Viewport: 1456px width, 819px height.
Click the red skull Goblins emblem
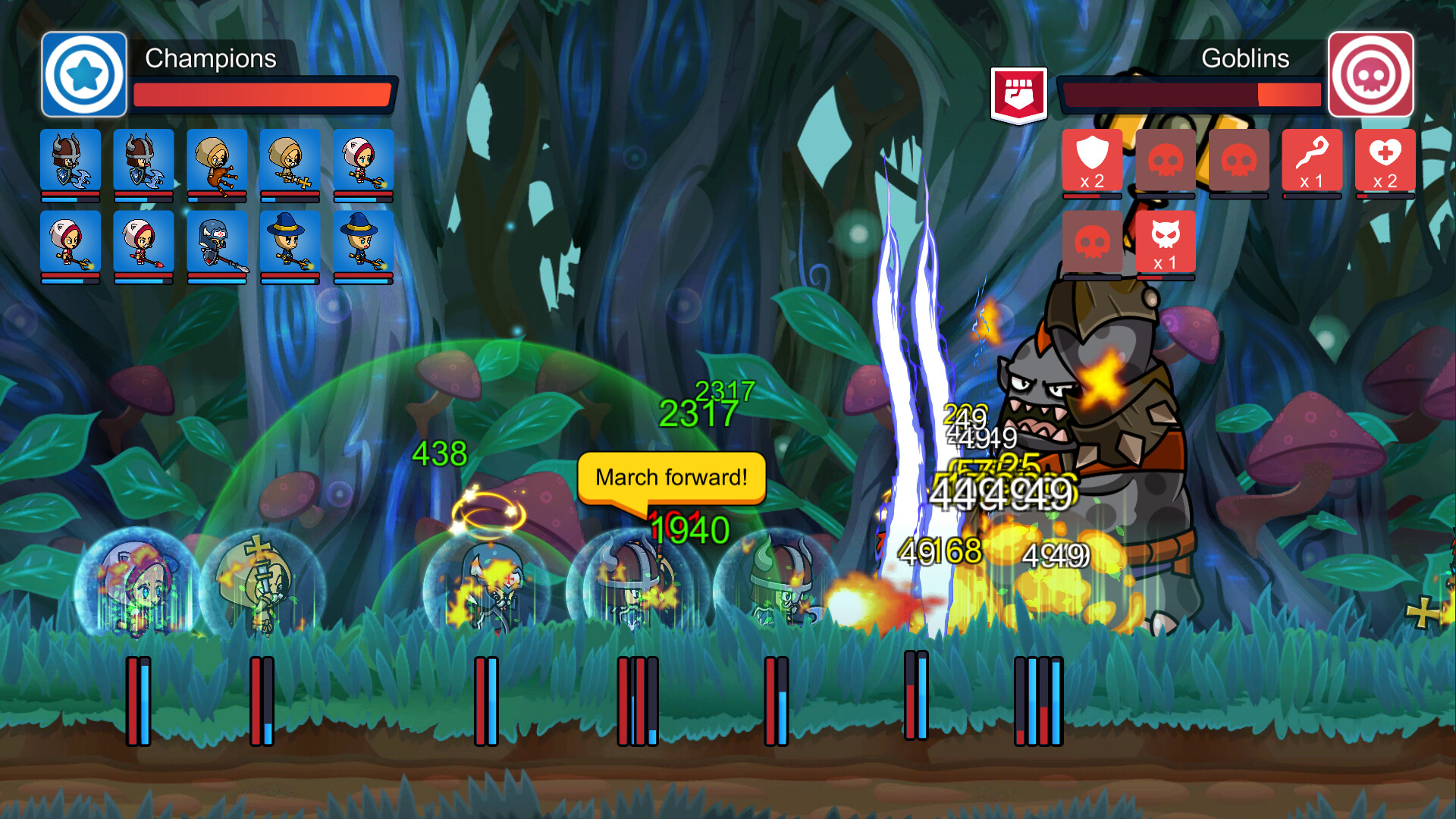coord(1371,76)
